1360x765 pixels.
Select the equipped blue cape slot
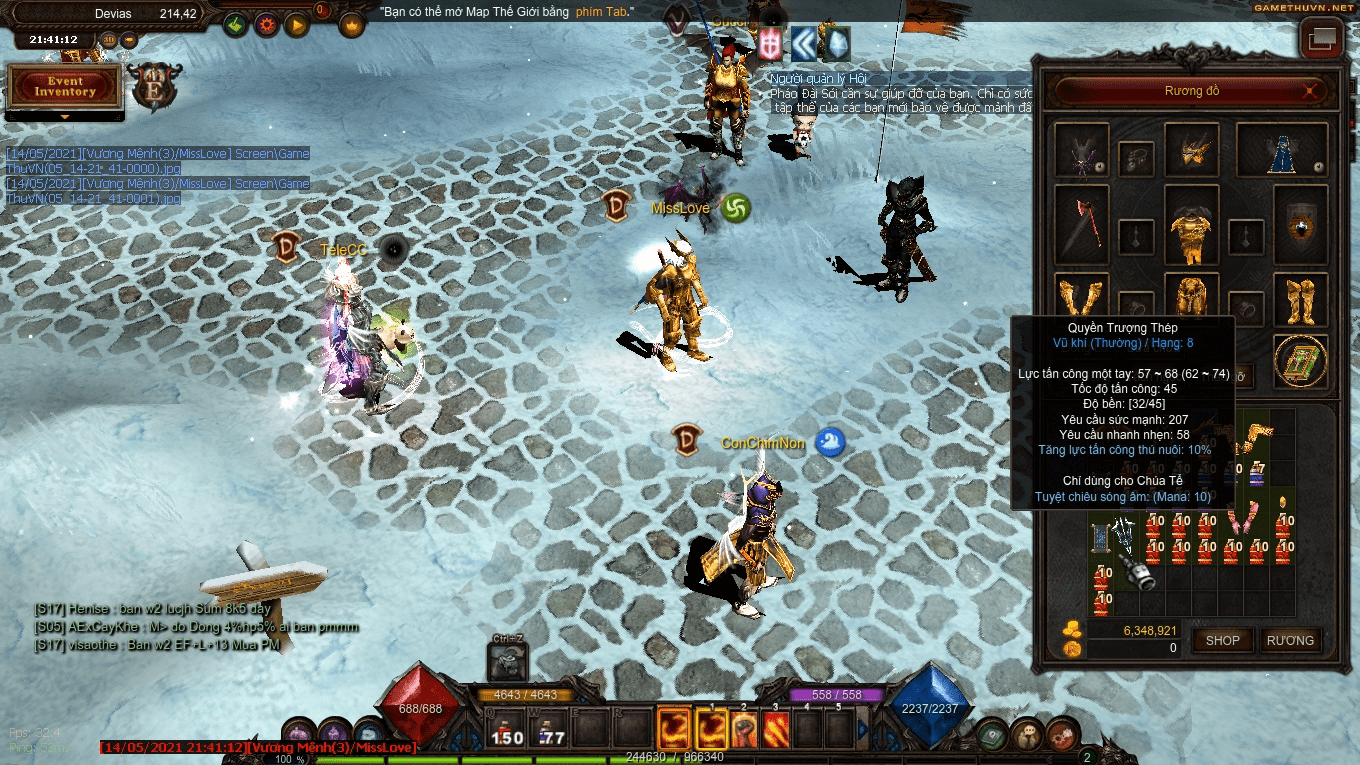pyautogui.click(x=1282, y=150)
